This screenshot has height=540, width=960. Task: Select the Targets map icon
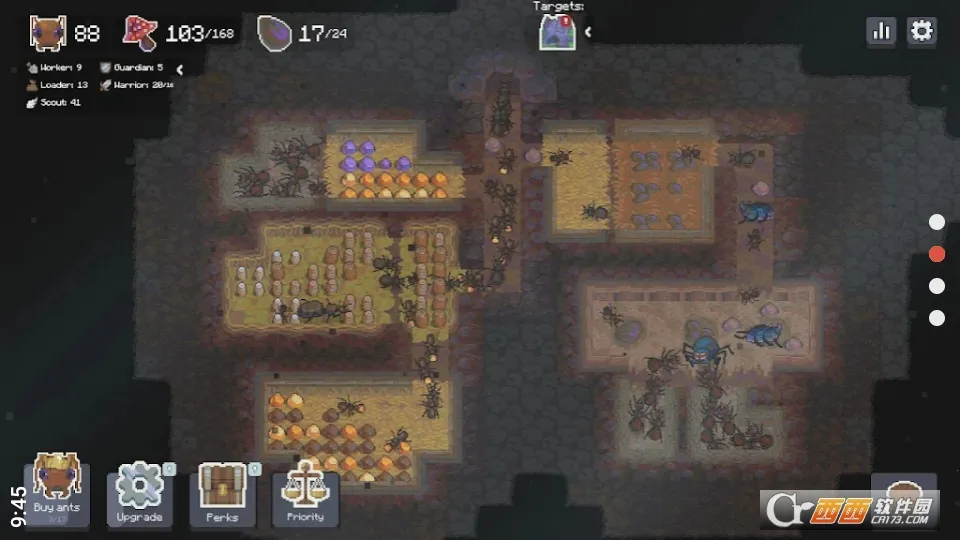click(x=557, y=32)
